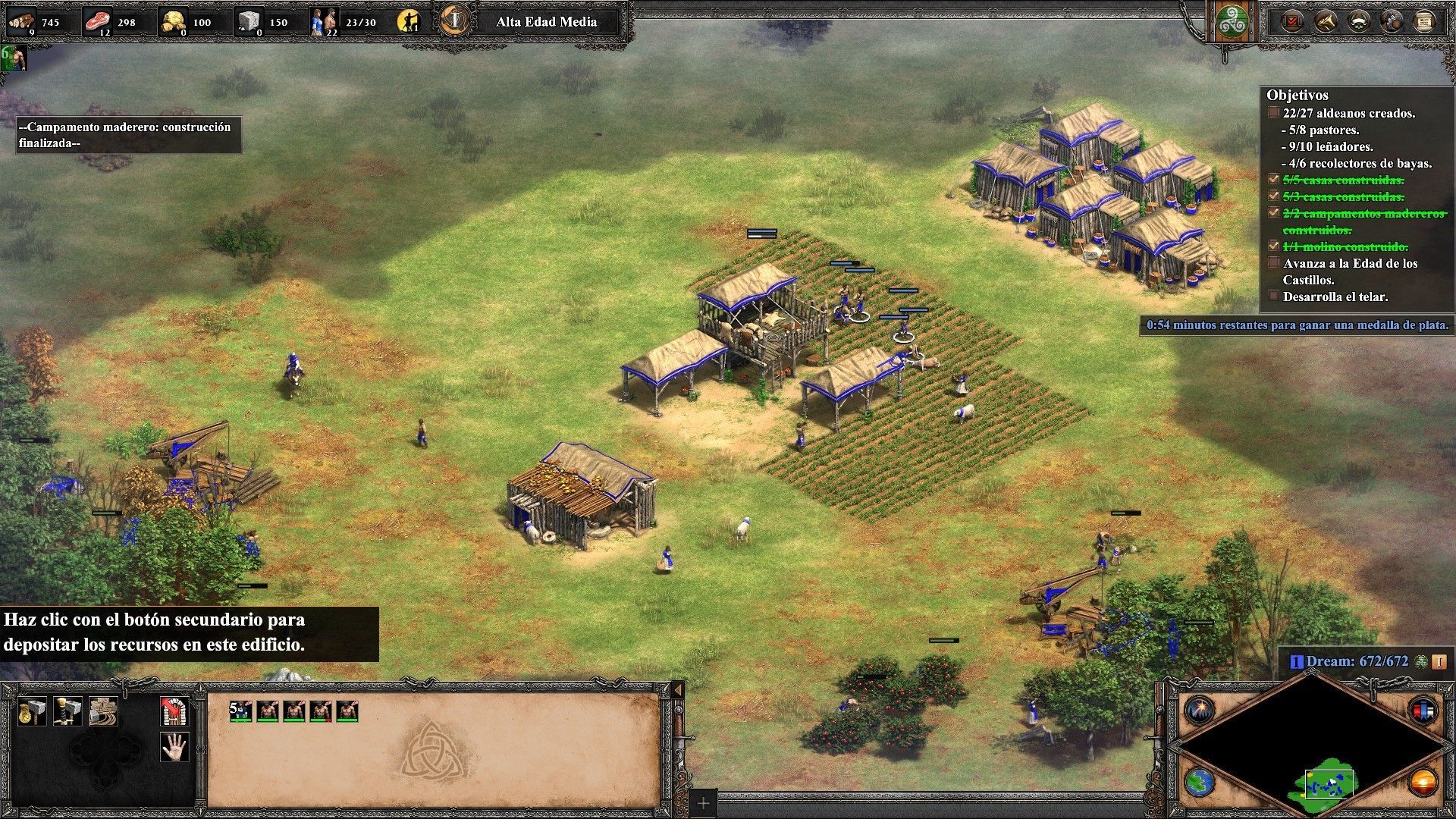1456x819 pixels.
Task: Select the stone bricks and rope command
Action: [103, 711]
